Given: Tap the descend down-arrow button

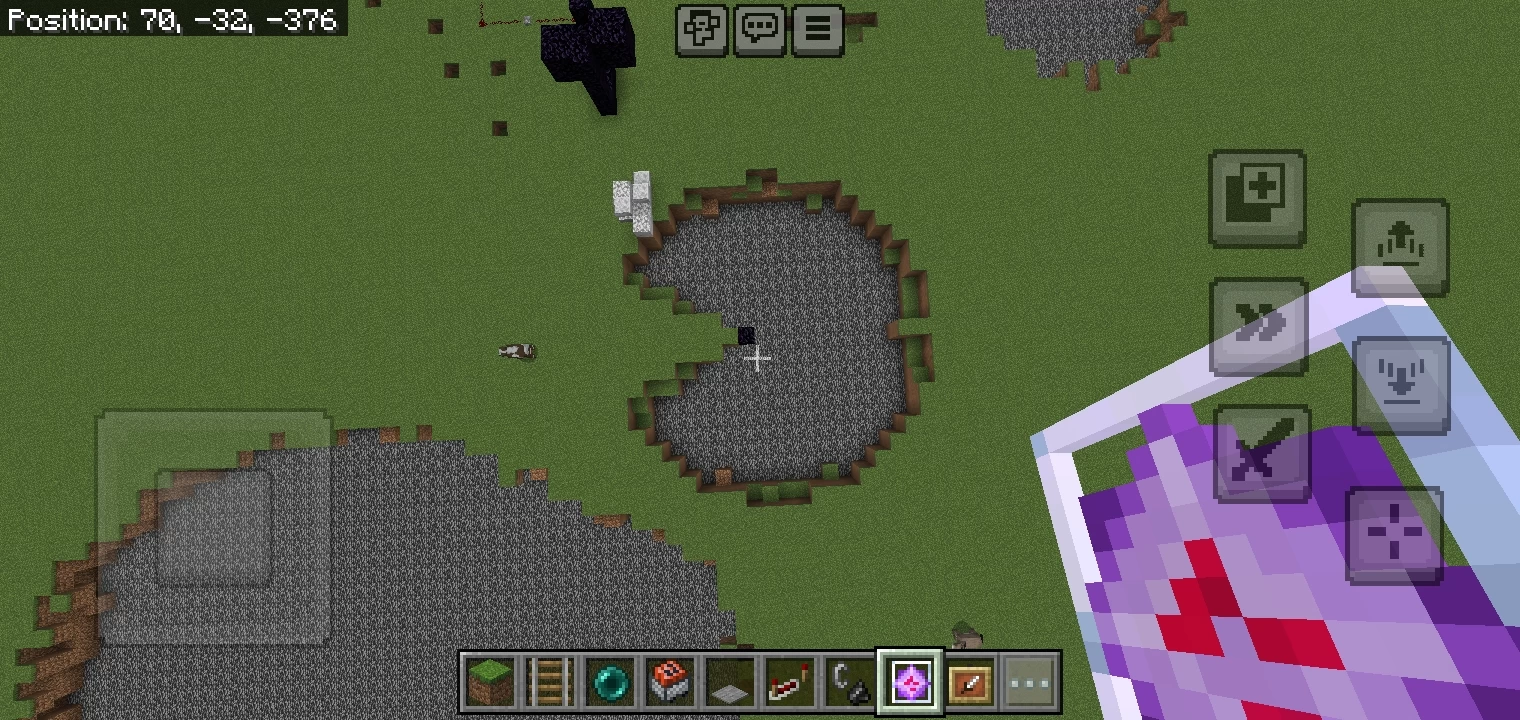Looking at the screenshot, I should coord(1400,385).
